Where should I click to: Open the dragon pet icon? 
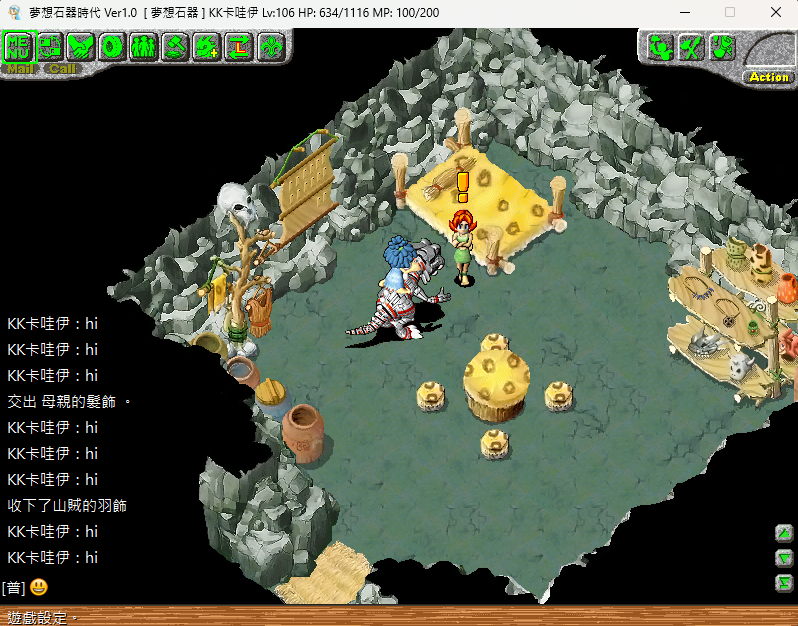(x=206, y=46)
